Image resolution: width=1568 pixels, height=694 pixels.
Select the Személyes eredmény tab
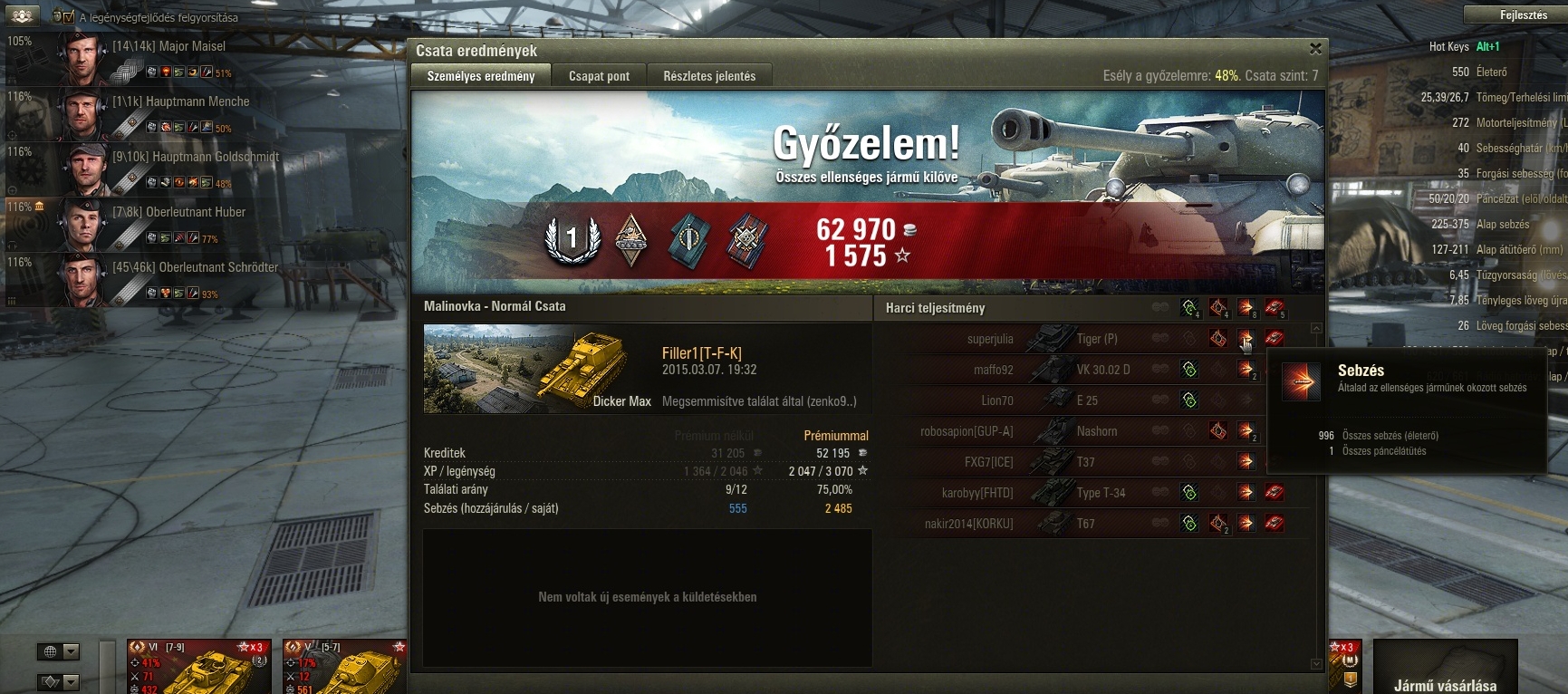pos(481,76)
